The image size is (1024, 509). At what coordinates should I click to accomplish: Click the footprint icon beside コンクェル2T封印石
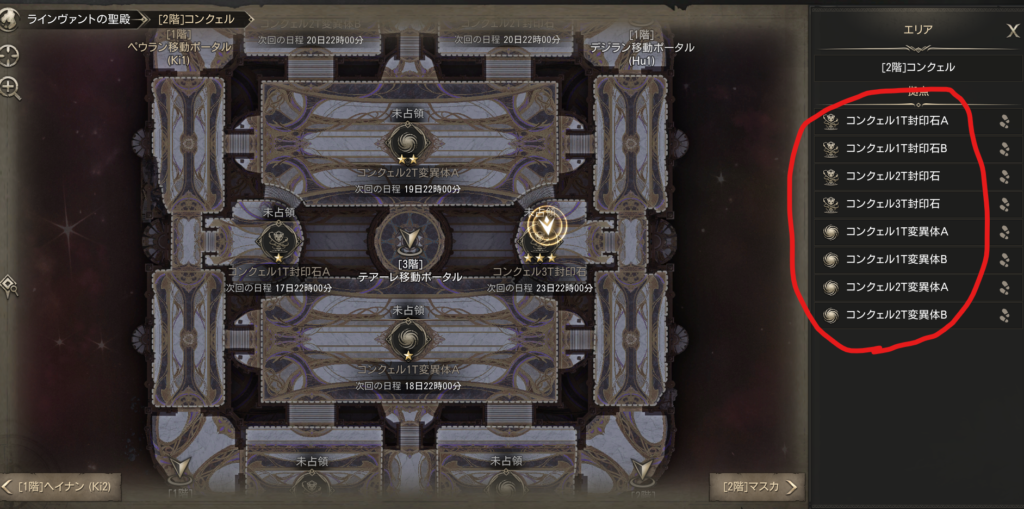(x=1003, y=177)
